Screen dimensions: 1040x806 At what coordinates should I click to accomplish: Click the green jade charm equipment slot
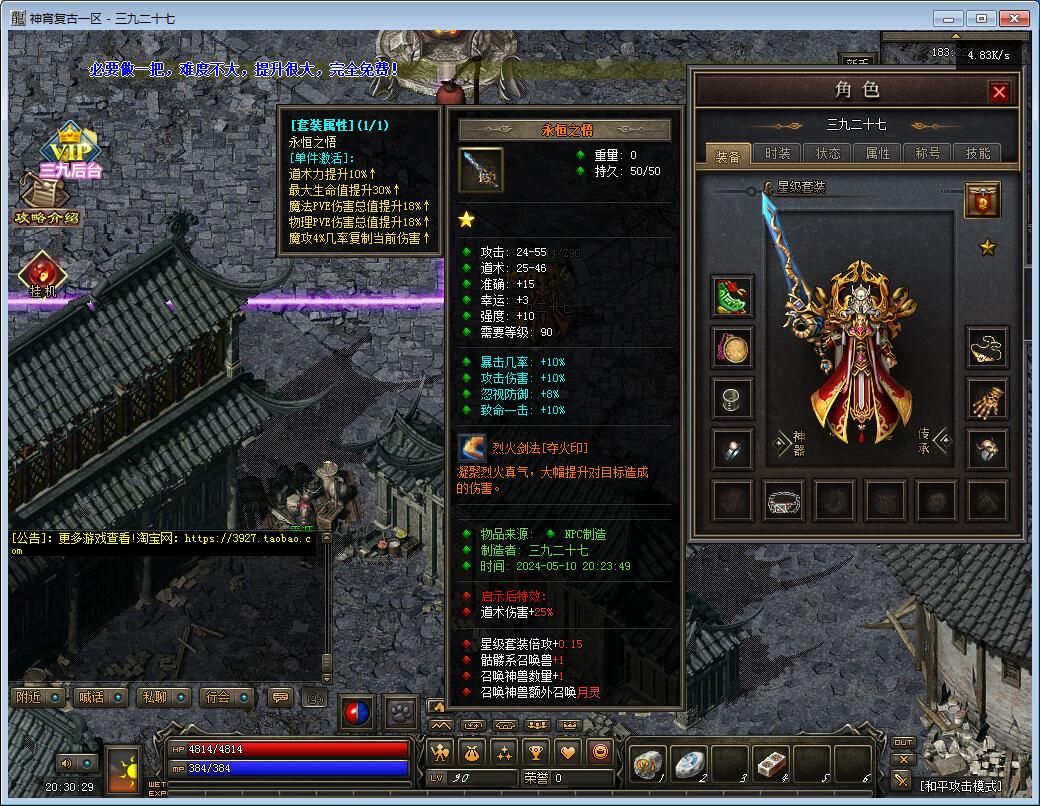733,295
